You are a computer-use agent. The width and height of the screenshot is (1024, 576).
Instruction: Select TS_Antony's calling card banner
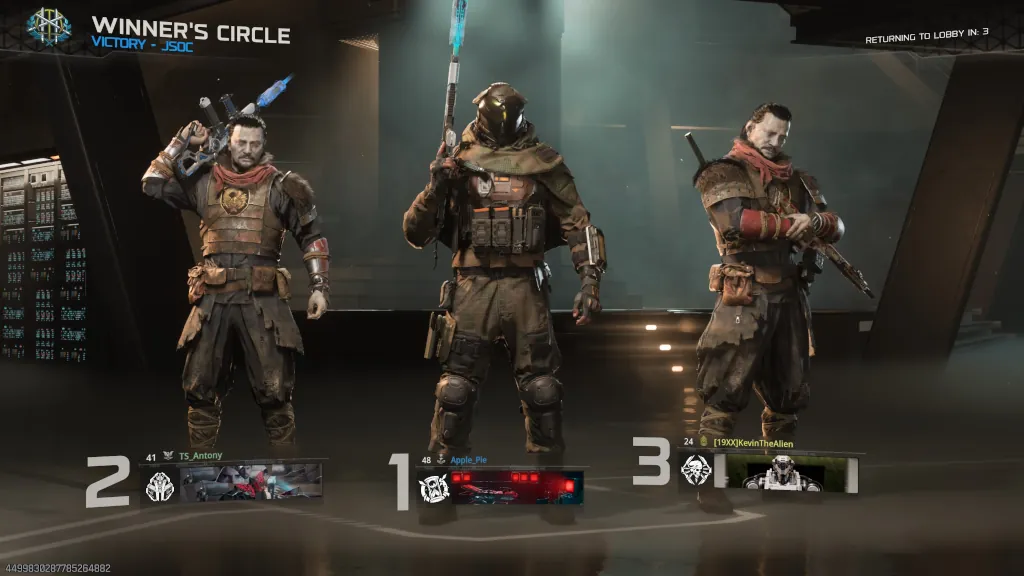(x=251, y=481)
